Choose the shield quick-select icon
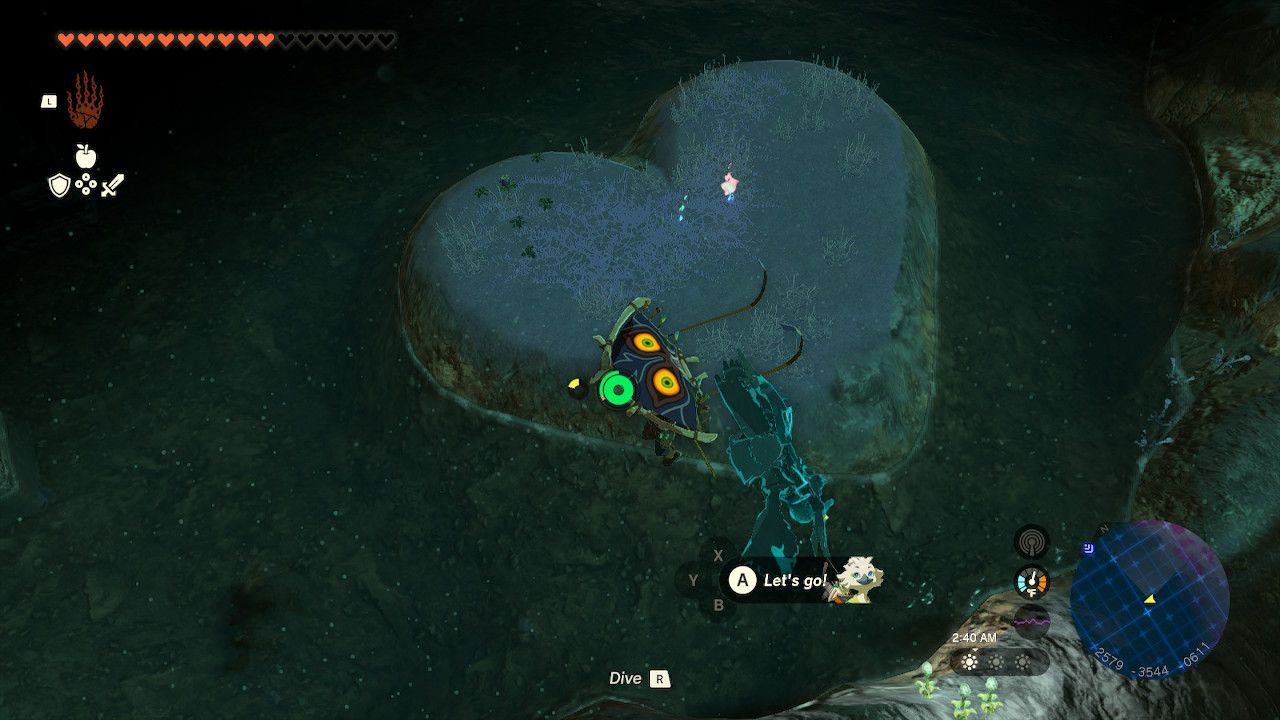 coord(60,185)
